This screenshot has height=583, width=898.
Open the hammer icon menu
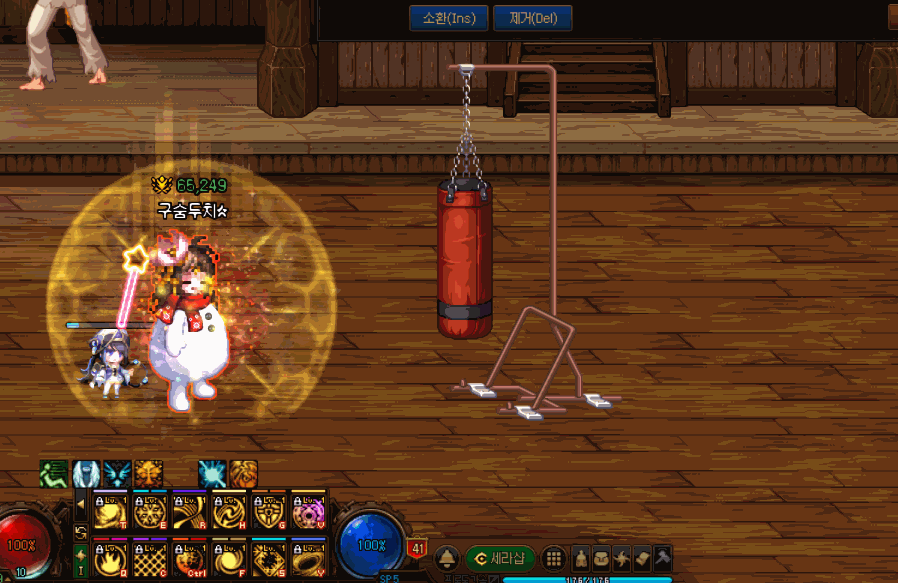[x=661, y=558]
